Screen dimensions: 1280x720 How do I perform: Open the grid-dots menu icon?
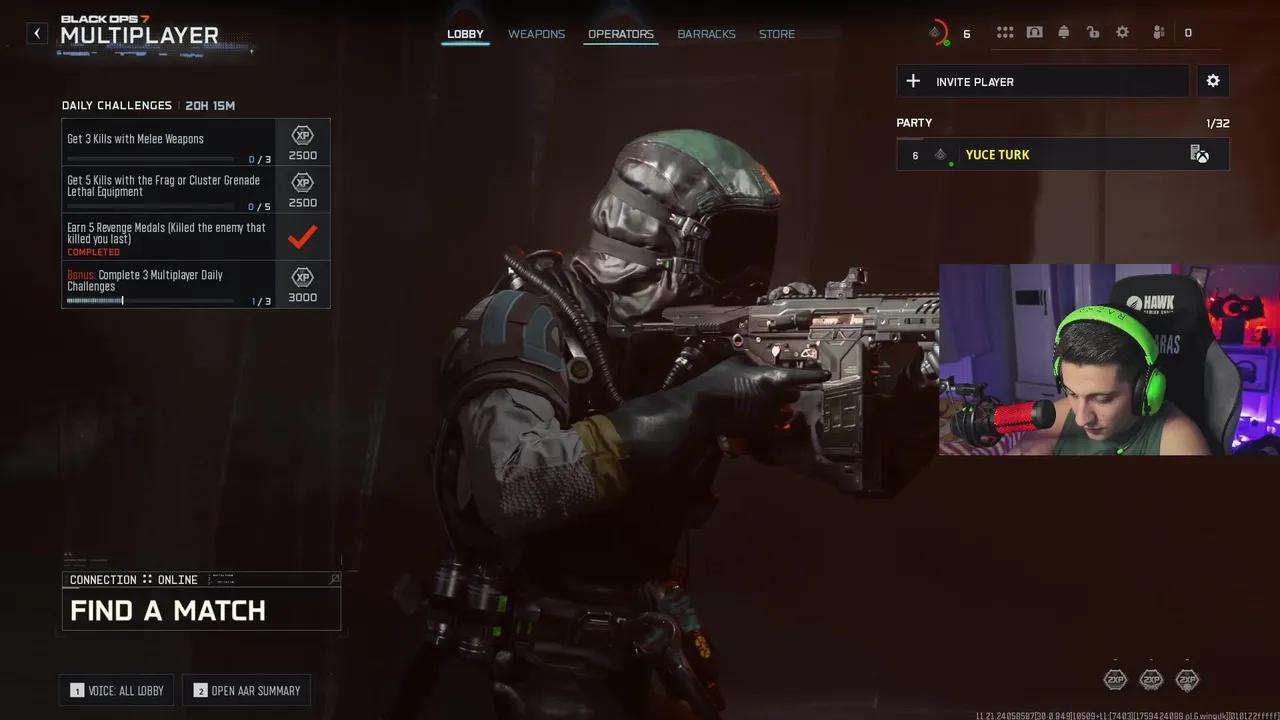point(1005,33)
